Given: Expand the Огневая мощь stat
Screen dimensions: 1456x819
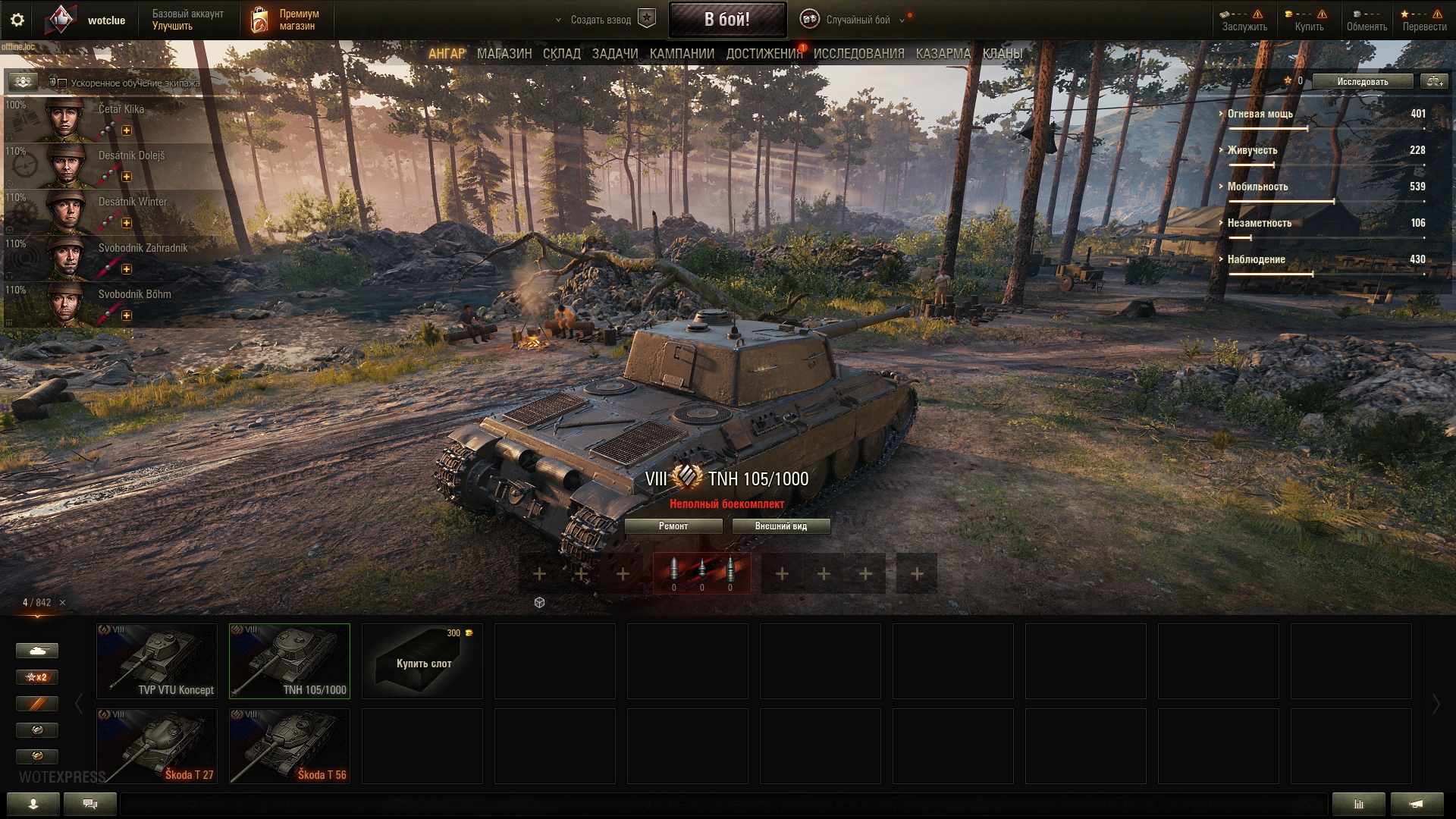Looking at the screenshot, I should [x=1260, y=114].
